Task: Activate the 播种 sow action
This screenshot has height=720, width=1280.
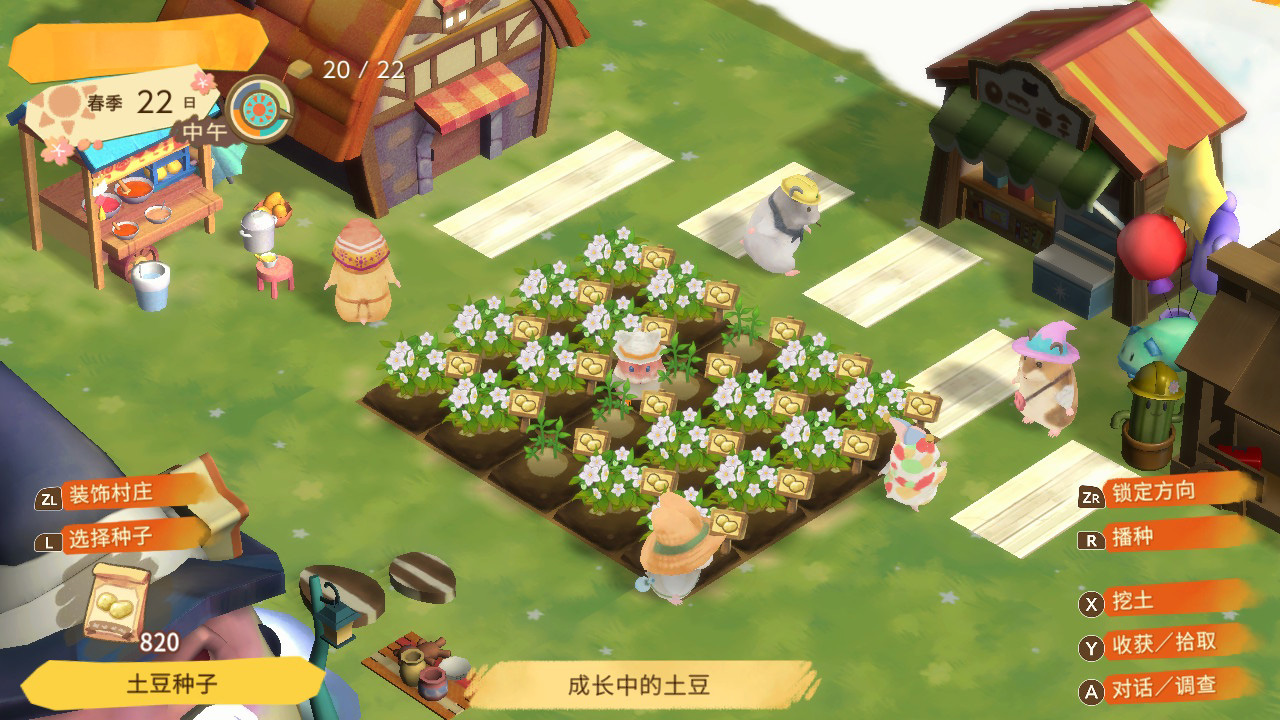Action: [x=1131, y=537]
